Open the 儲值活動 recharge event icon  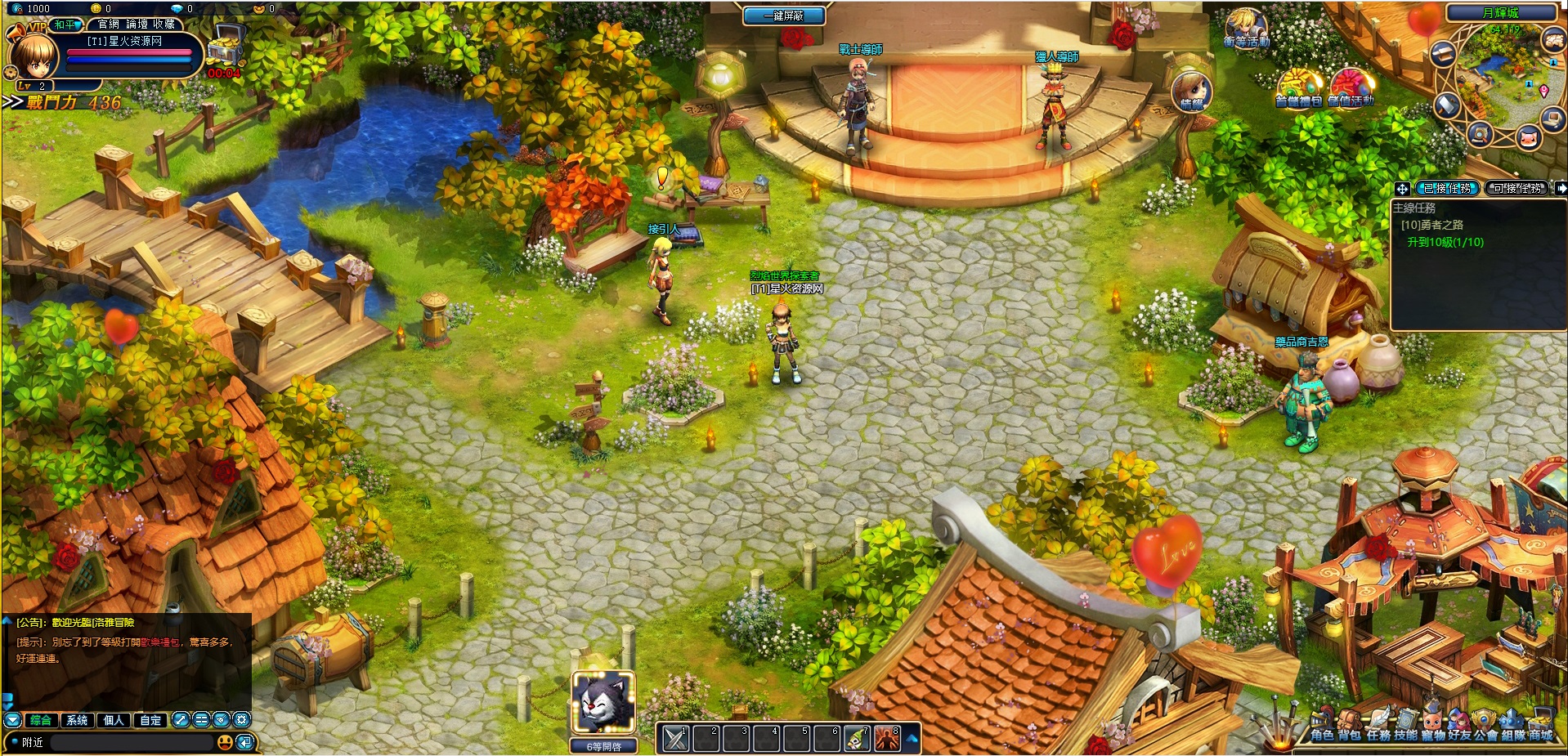pyautogui.click(x=1354, y=88)
